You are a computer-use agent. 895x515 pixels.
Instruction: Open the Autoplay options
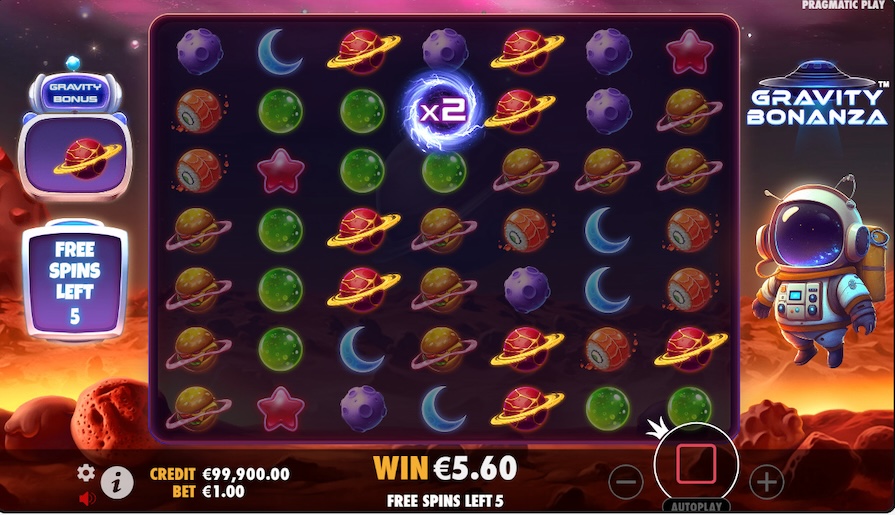695,506
